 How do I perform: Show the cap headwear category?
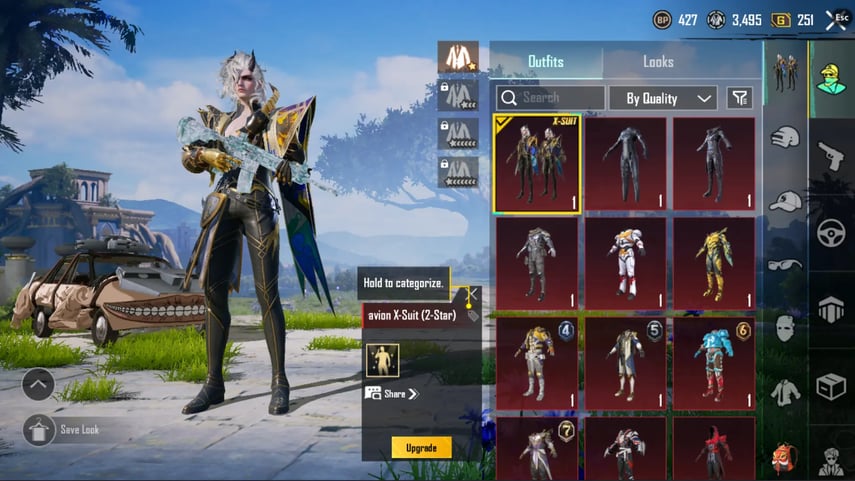tap(785, 201)
